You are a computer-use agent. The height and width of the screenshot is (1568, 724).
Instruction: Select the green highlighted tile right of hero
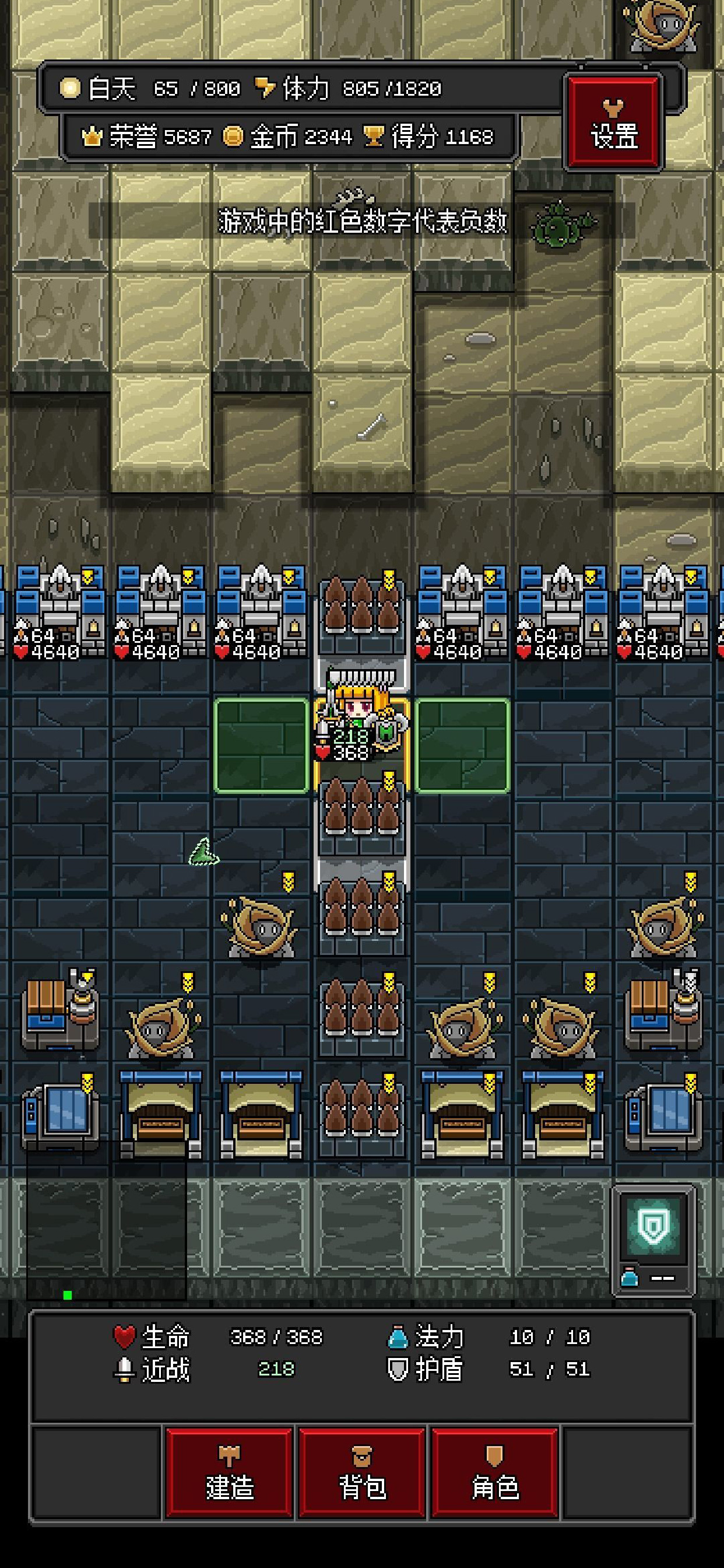[462, 745]
